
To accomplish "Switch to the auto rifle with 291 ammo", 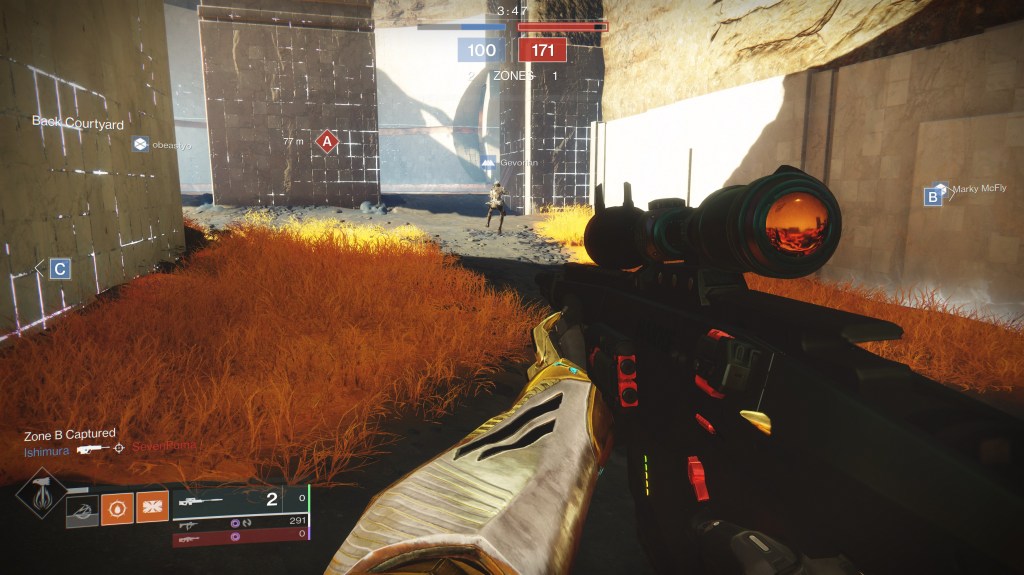I will tap(240, 522).
